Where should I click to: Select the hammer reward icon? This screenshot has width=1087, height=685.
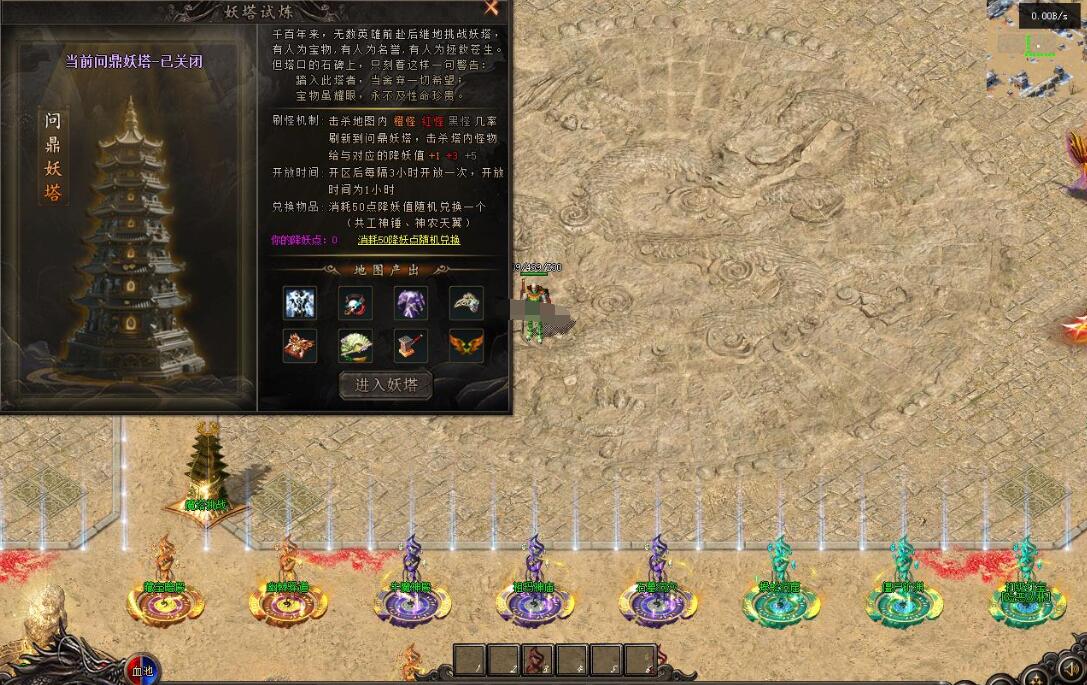tap(411, 345)
